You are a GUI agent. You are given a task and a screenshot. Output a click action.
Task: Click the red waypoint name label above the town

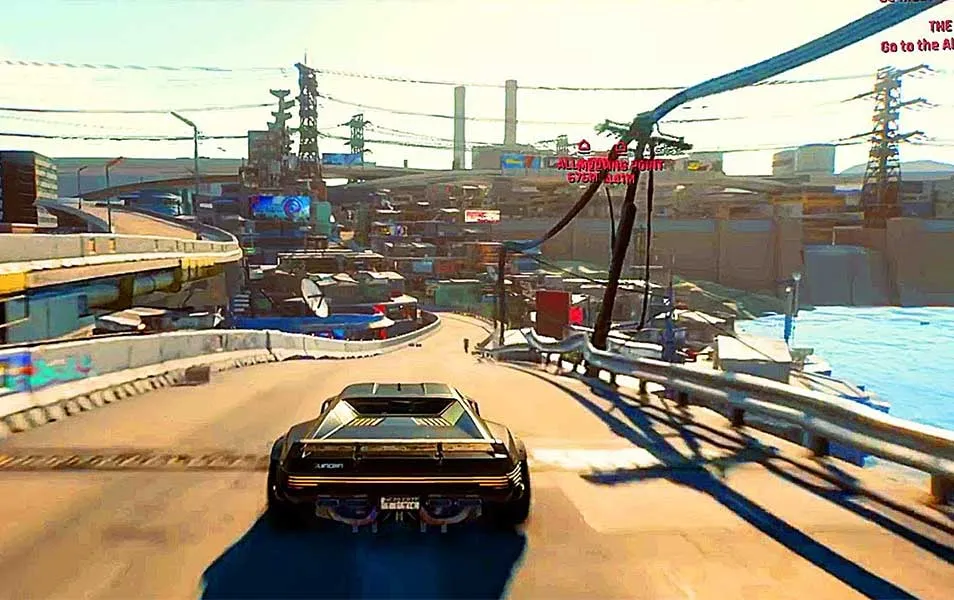[x=611, y=163]
